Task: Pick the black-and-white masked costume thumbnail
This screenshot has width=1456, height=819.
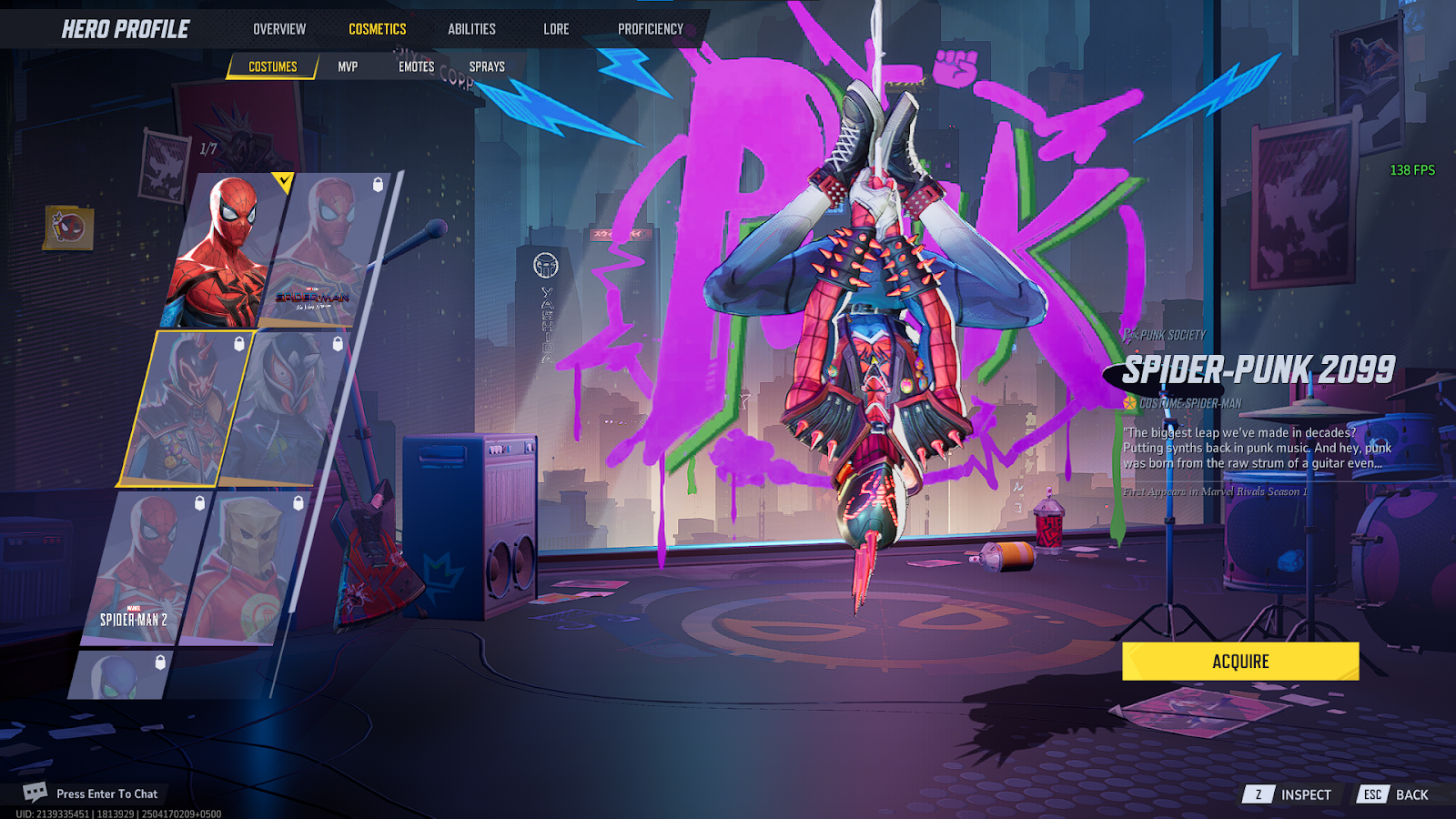Action: 284,408
